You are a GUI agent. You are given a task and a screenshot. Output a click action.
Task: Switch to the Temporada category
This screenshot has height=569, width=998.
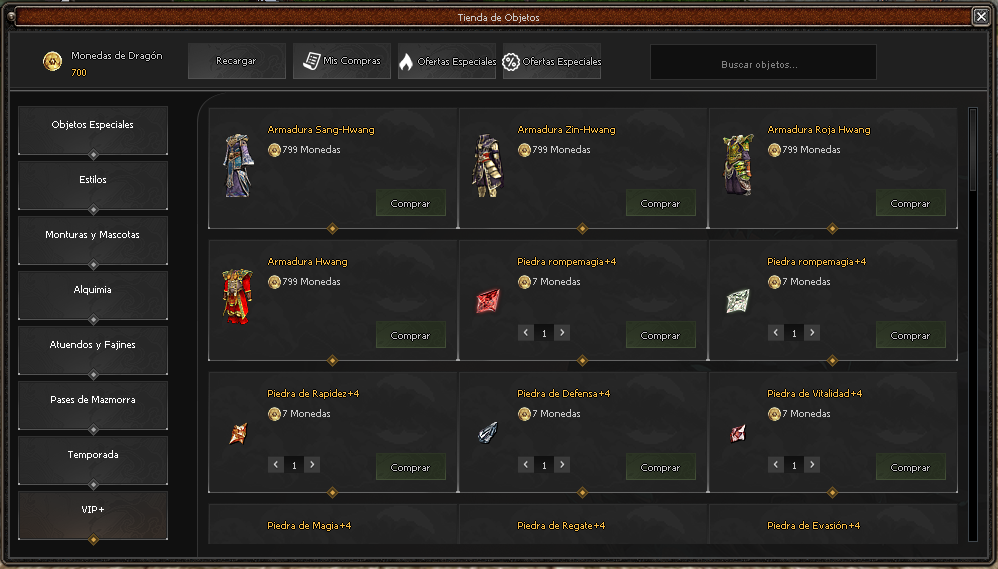(x=93, y=456)
